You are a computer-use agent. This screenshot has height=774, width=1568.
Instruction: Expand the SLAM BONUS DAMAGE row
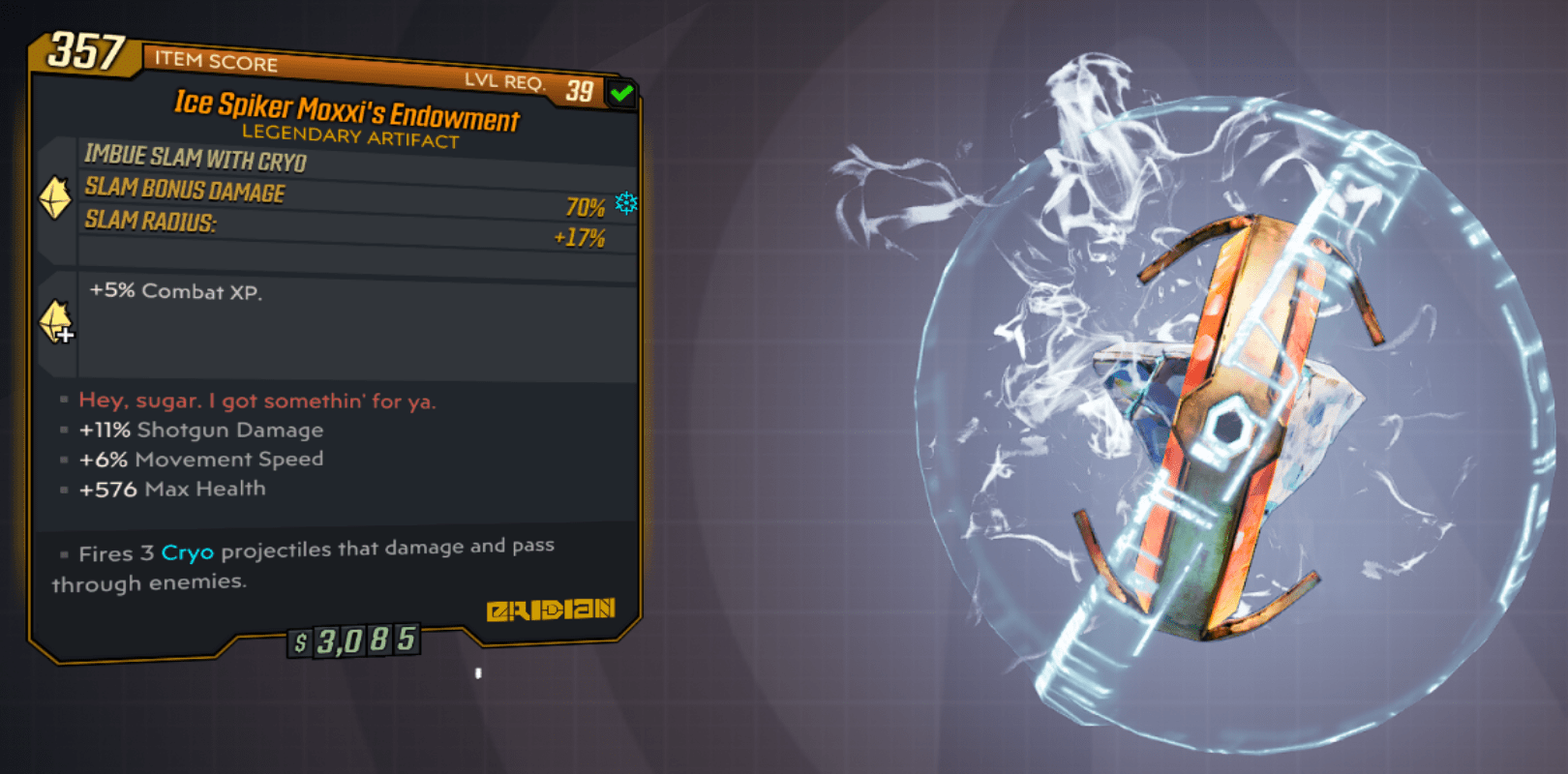click(182, 191)
